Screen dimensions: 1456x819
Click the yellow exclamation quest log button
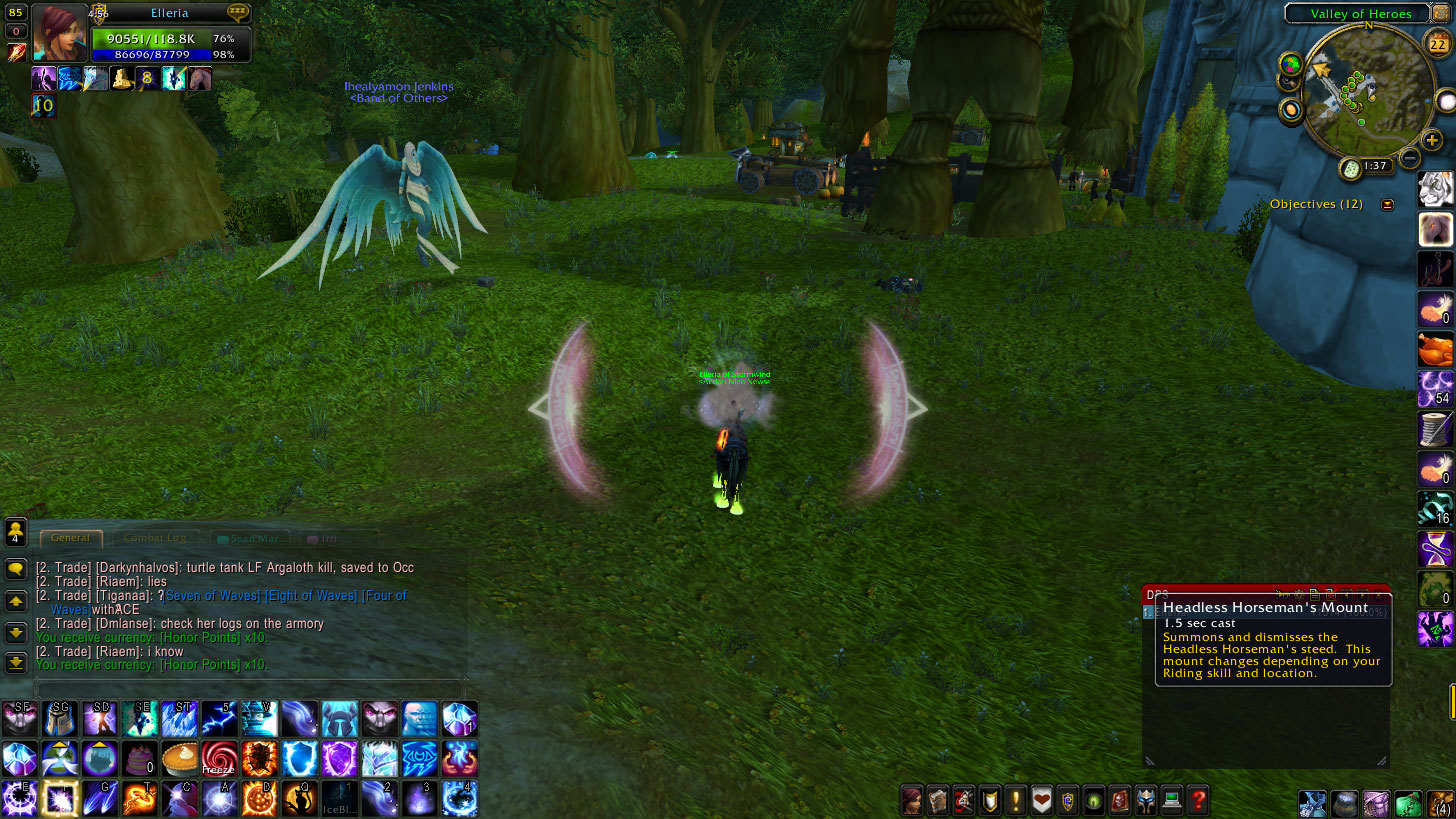coord(1016,800)
